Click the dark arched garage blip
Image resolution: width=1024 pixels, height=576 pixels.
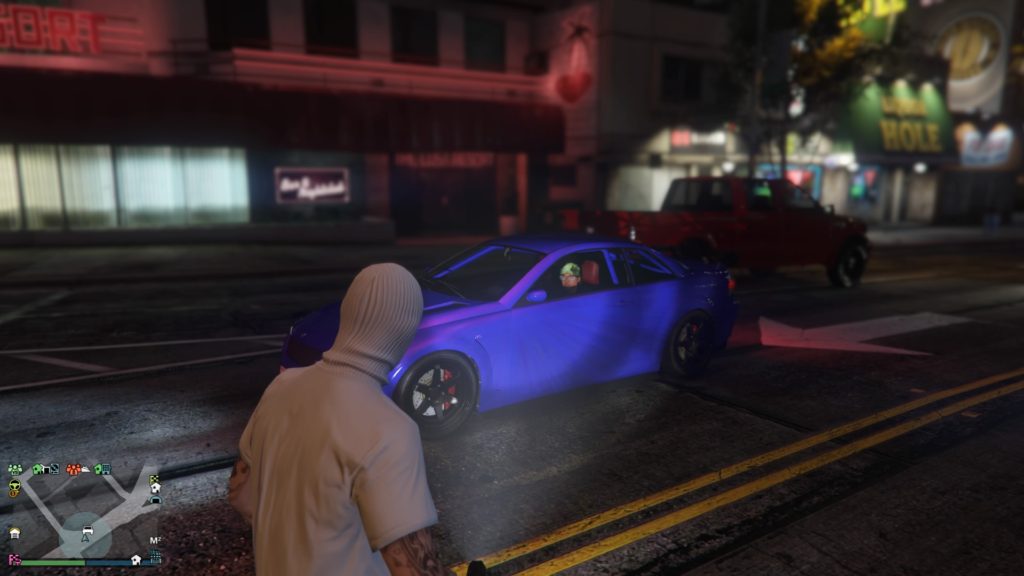pyautogui.click(x=155, y=500)
